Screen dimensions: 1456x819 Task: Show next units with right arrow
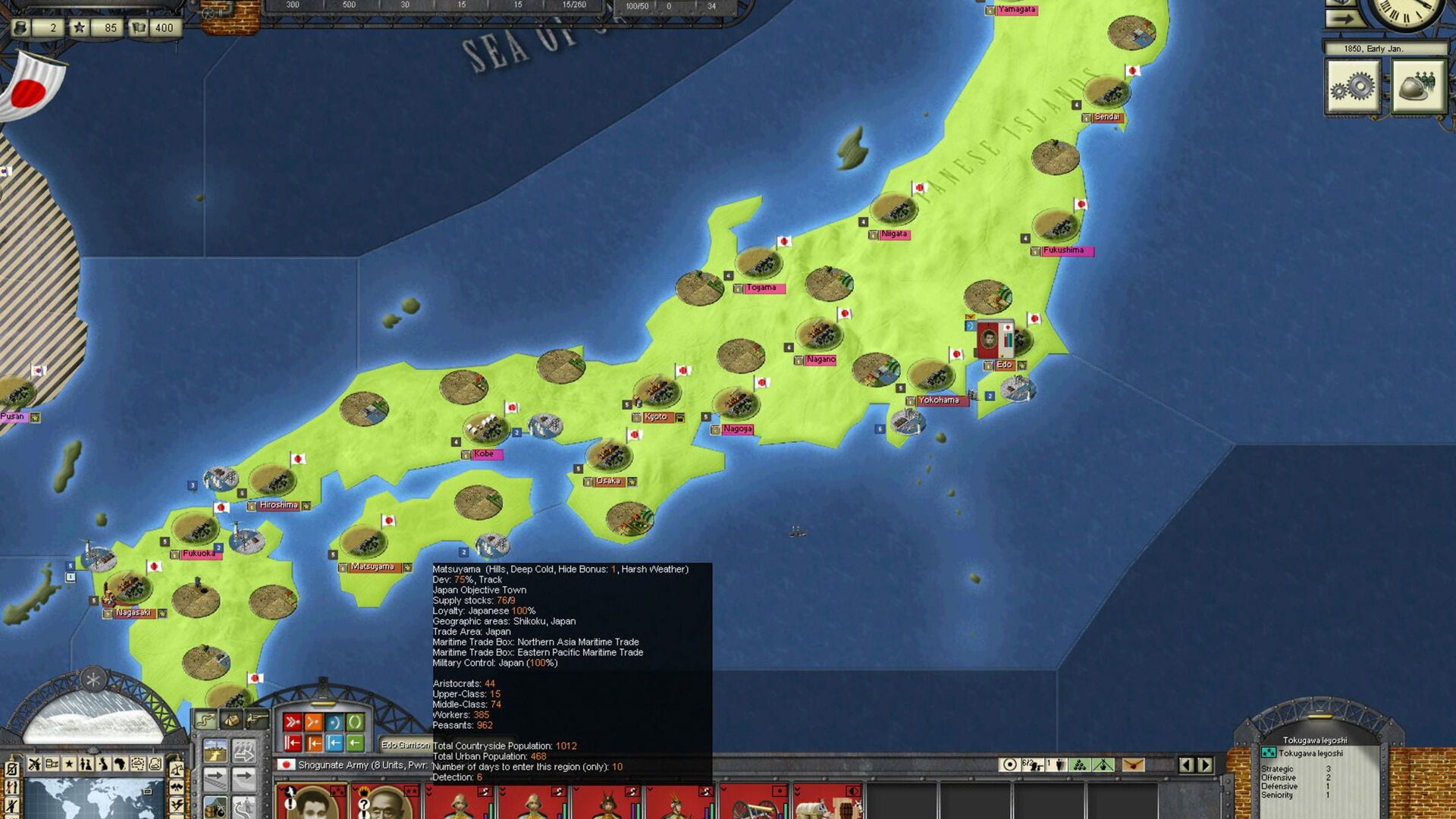point(1205,764)
